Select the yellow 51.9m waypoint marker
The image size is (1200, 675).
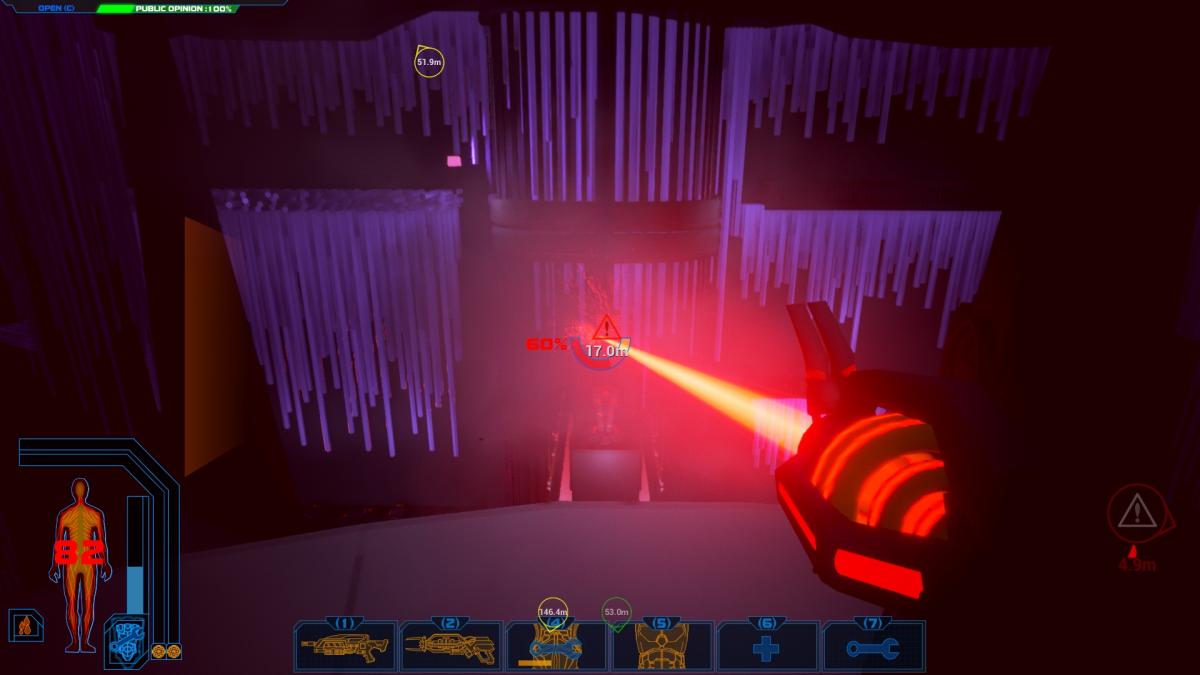click(429, 62)
